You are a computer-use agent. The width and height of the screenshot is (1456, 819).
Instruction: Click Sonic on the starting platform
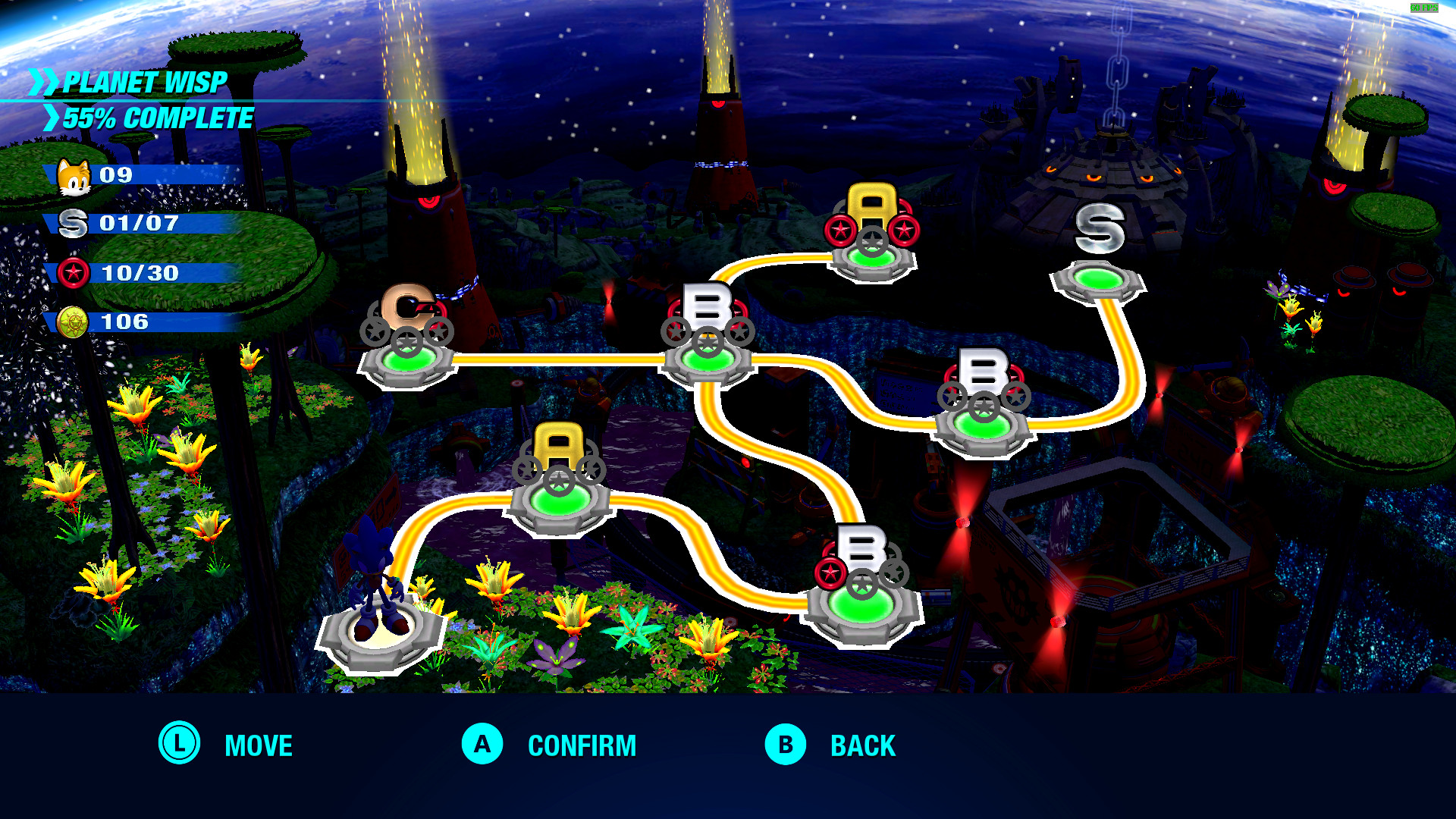[379, 576]
